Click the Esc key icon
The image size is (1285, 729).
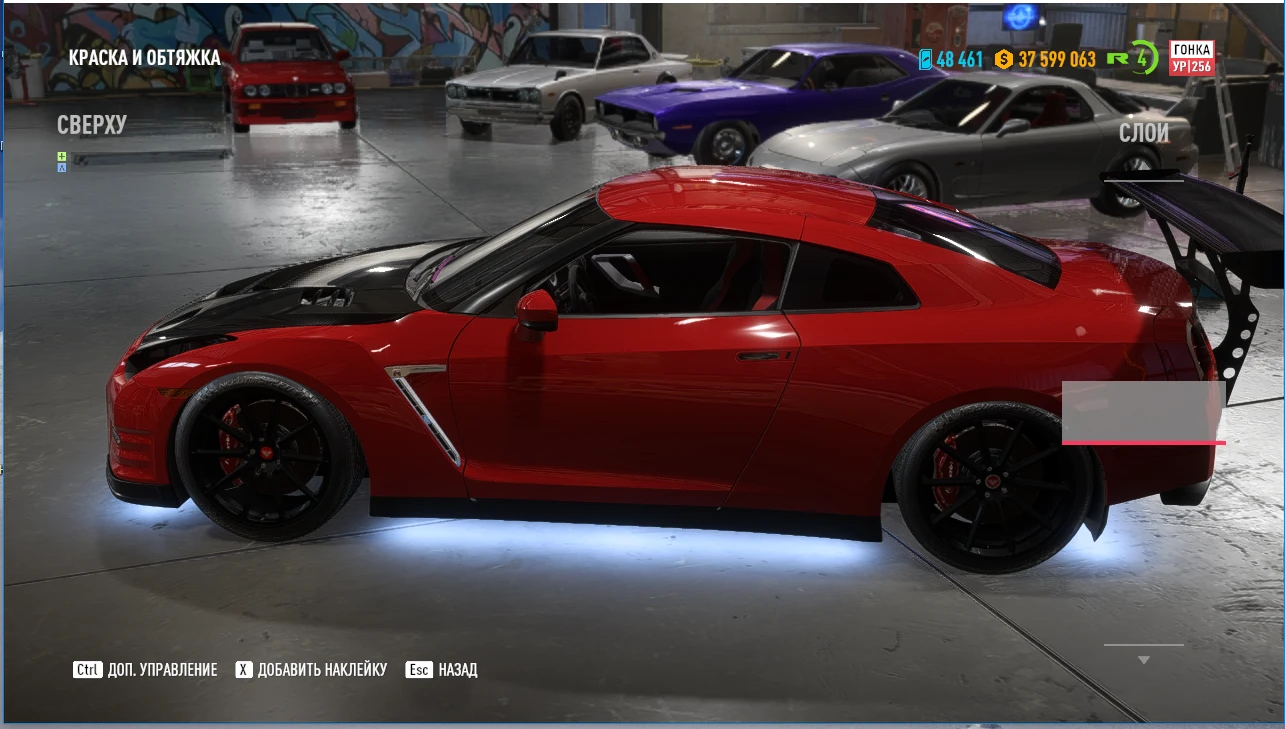pyautogui.click(x=419, y=669)
